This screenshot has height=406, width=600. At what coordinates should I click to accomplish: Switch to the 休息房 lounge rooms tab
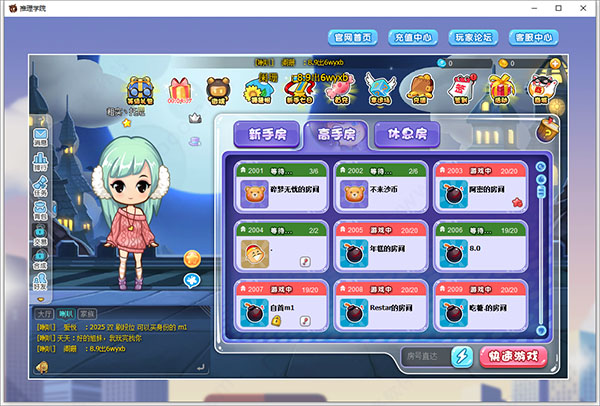tap(406, 134)
